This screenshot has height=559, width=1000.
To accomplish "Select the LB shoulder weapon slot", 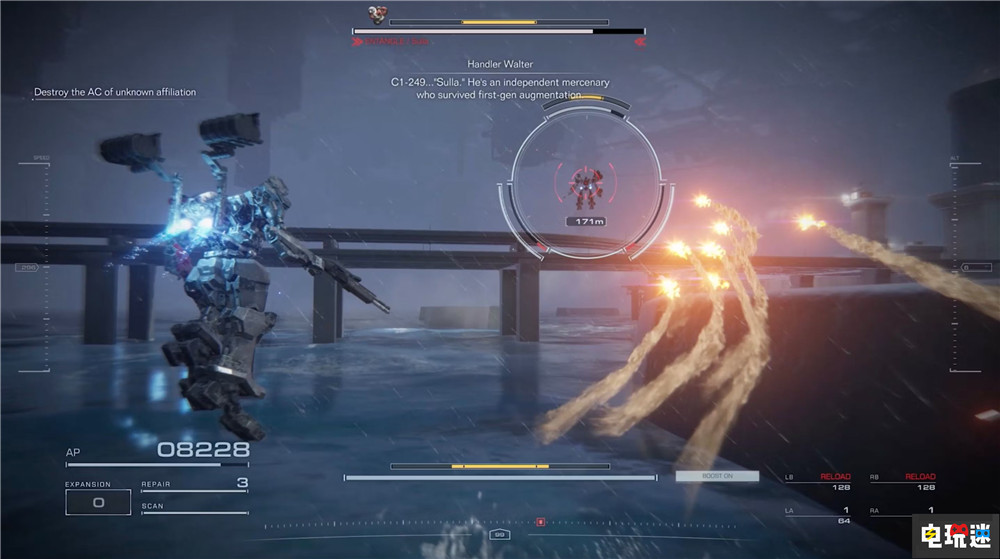I will click(818, 482).
